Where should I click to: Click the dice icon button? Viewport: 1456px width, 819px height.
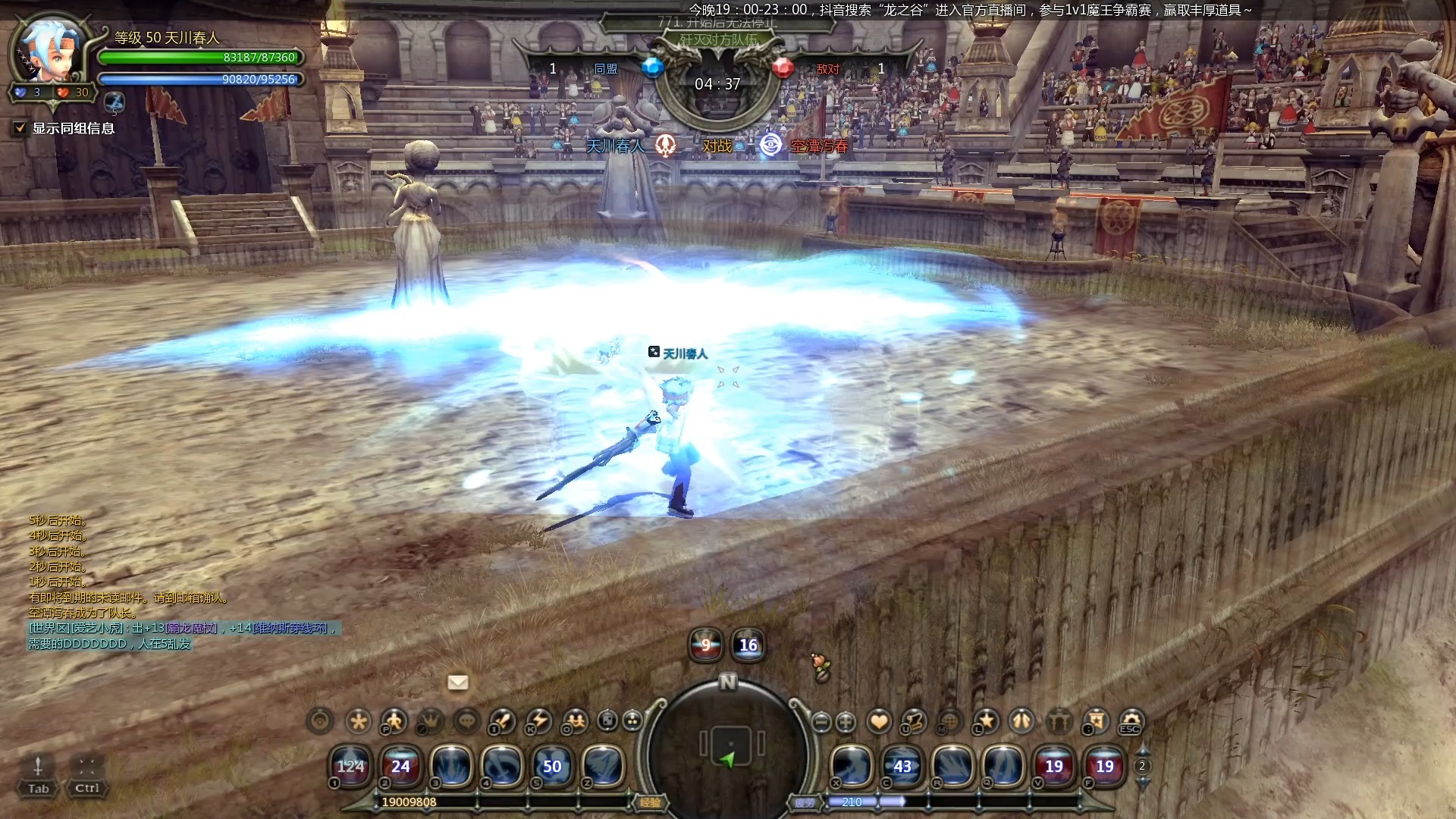607,720
